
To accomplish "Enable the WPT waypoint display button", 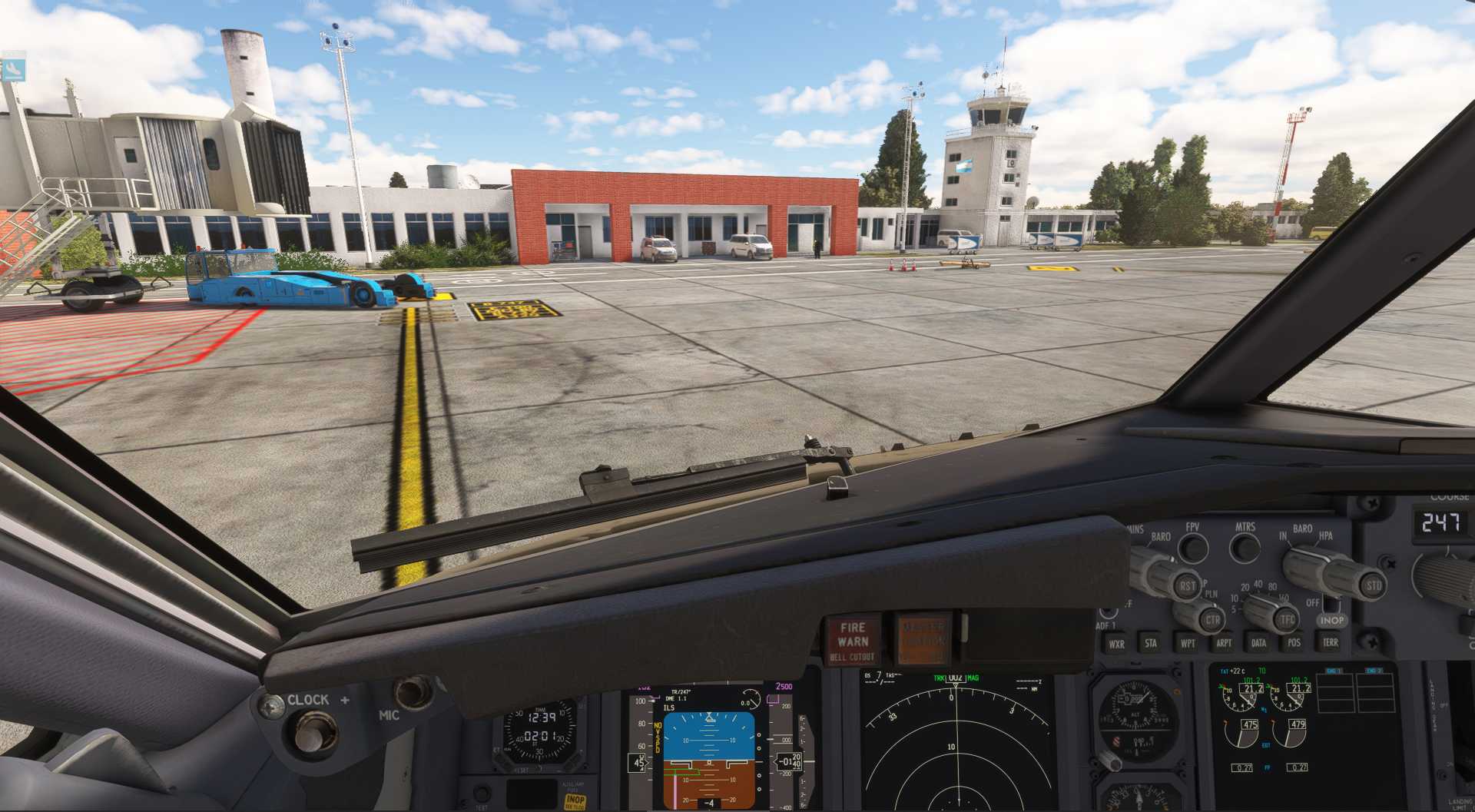I will 1187,643.
